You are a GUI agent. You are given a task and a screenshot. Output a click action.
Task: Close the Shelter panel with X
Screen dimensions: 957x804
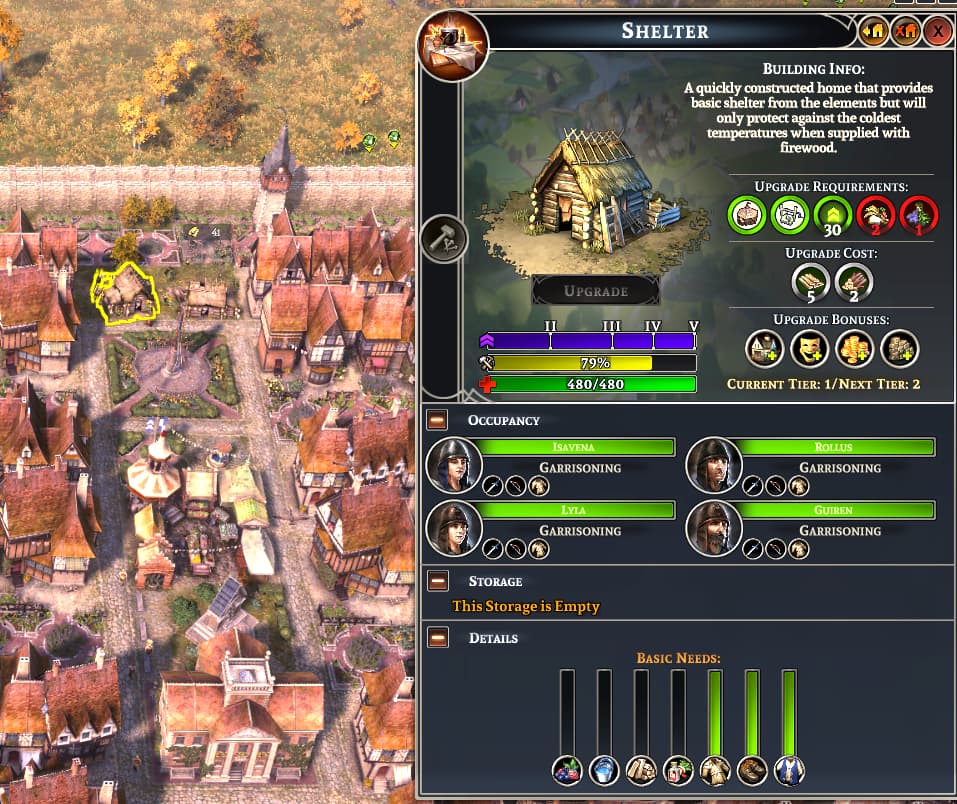pos(938,32)
